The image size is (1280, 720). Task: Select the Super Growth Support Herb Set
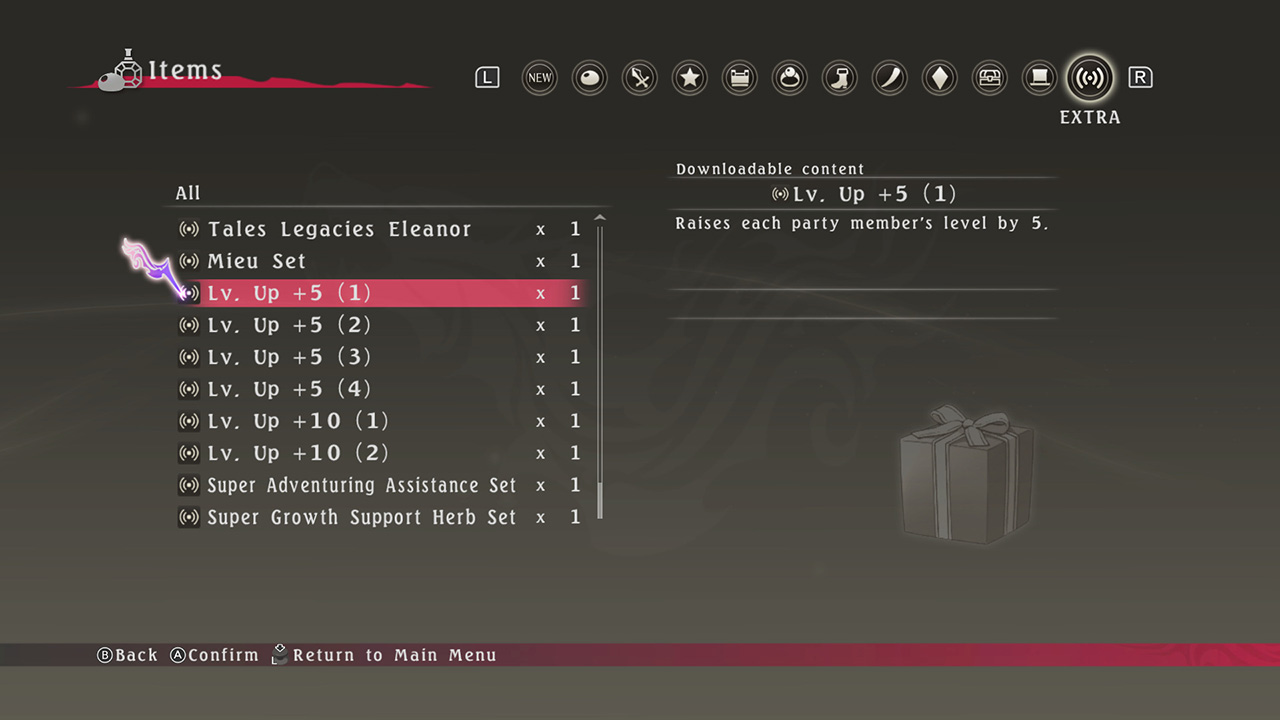click(361, 517)
